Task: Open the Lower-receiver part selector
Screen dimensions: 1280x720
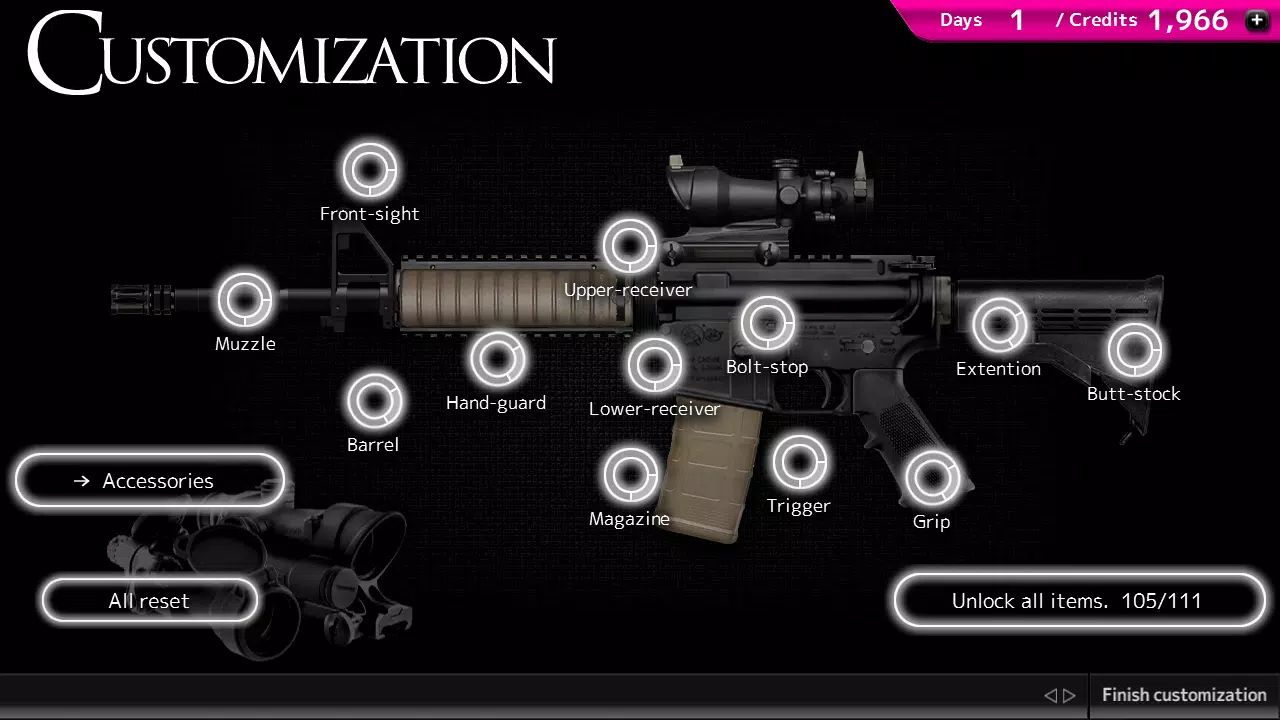Action: 656,364
